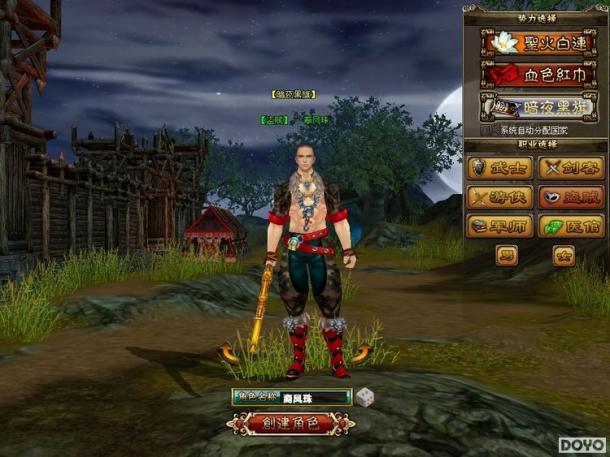Select the 盗贼 class
The width and height of the screenshot is (610, 457).
(x=571, y=197)
